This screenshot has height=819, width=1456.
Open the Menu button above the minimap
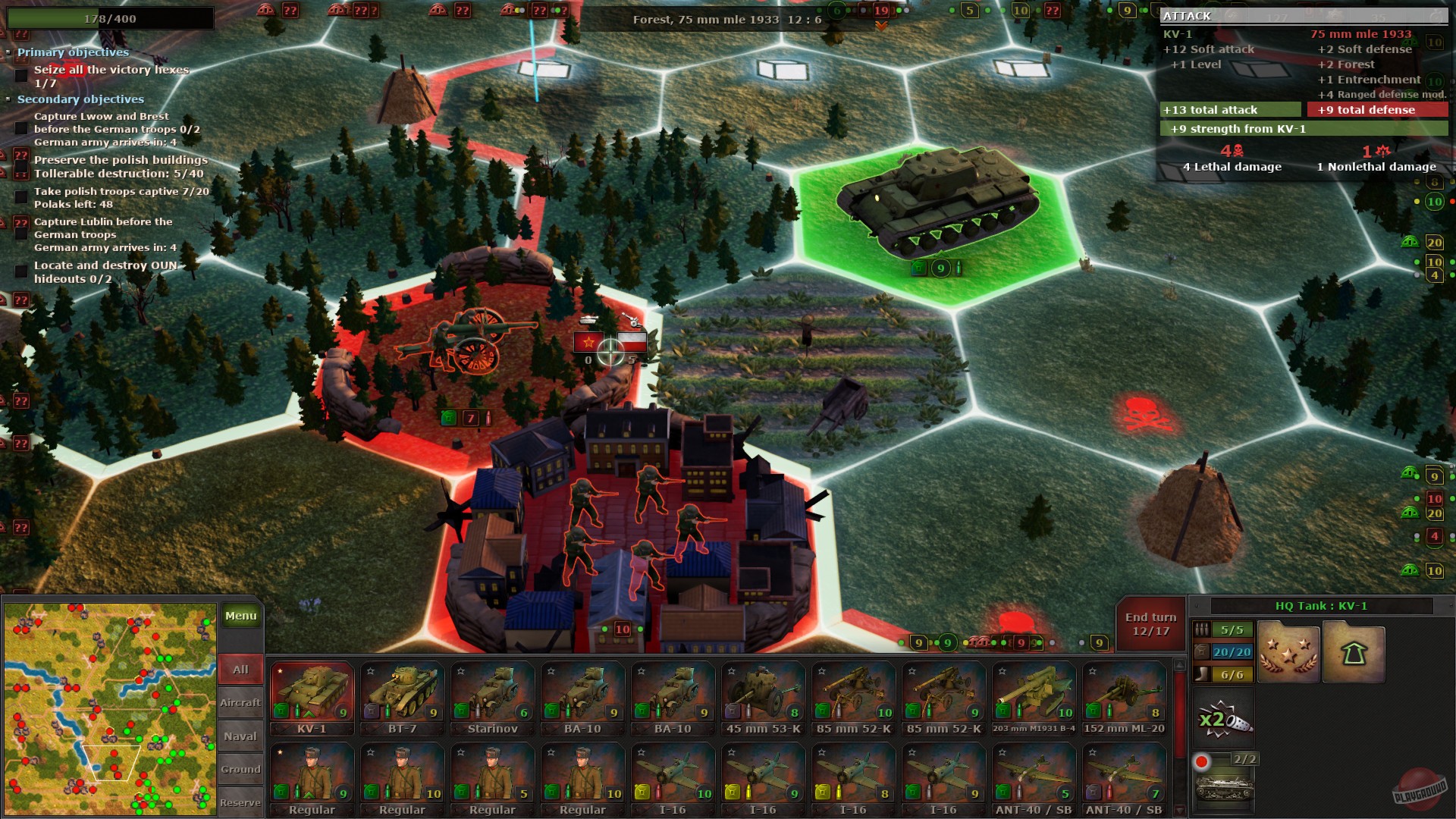click(240, 616)
